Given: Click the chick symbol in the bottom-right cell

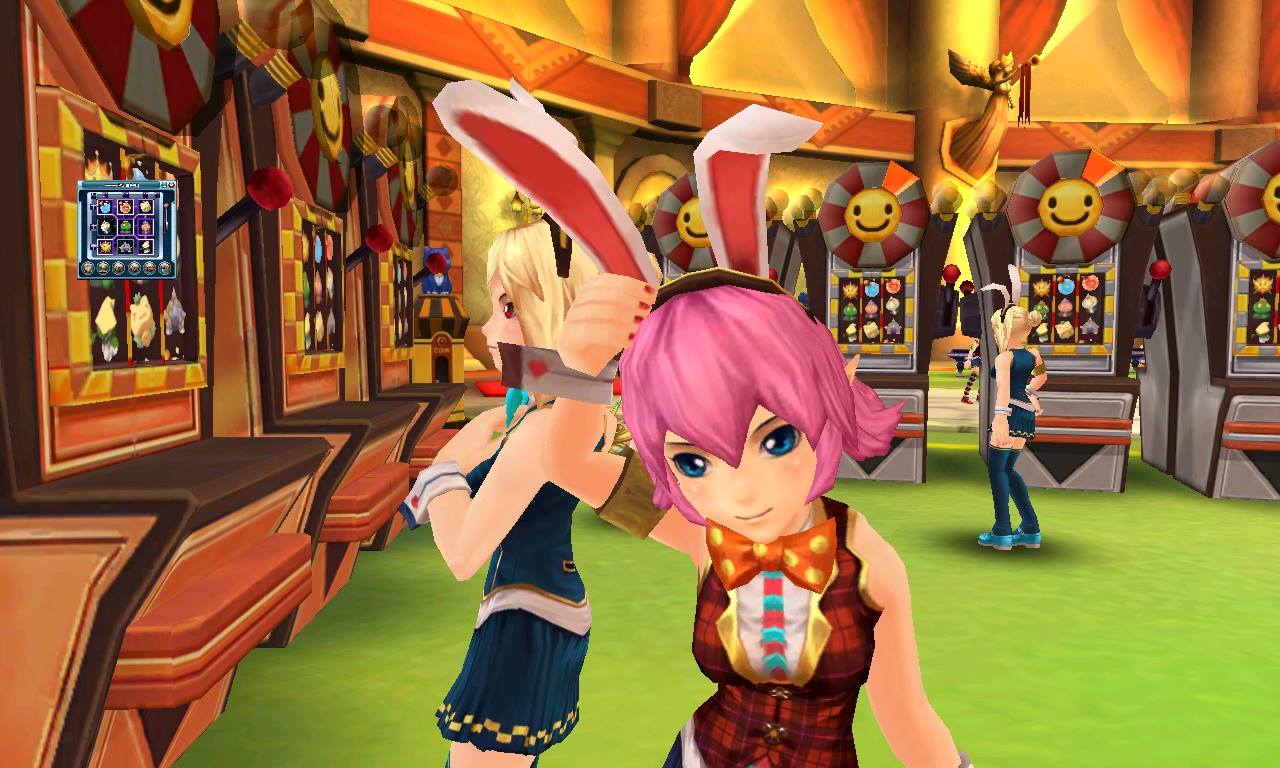Looking at the screenshot, I should (x=146, y=246).
